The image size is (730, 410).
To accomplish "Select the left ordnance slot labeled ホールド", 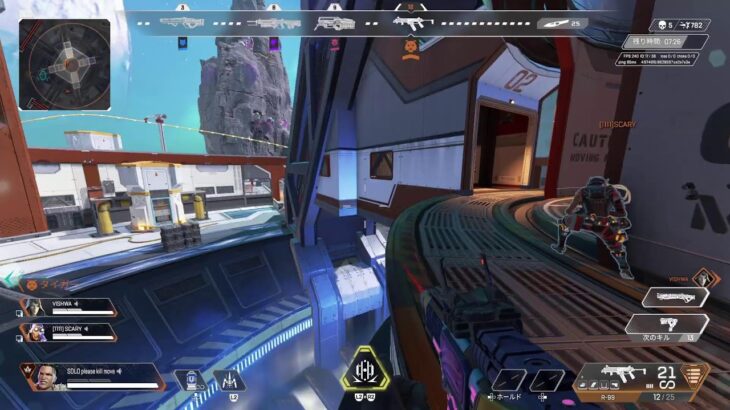I will 509,380.
